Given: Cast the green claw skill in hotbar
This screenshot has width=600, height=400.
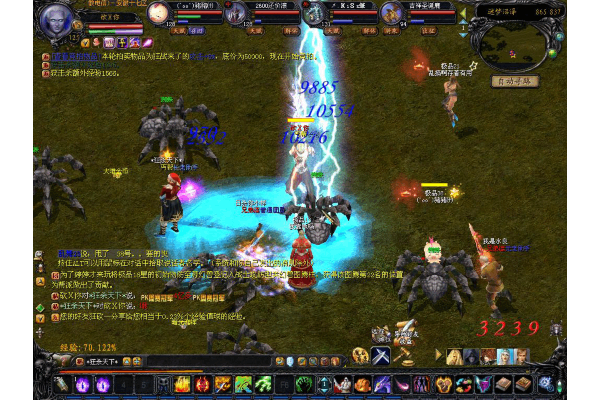Looking at the screenshot, I should [x=243, y=384].
